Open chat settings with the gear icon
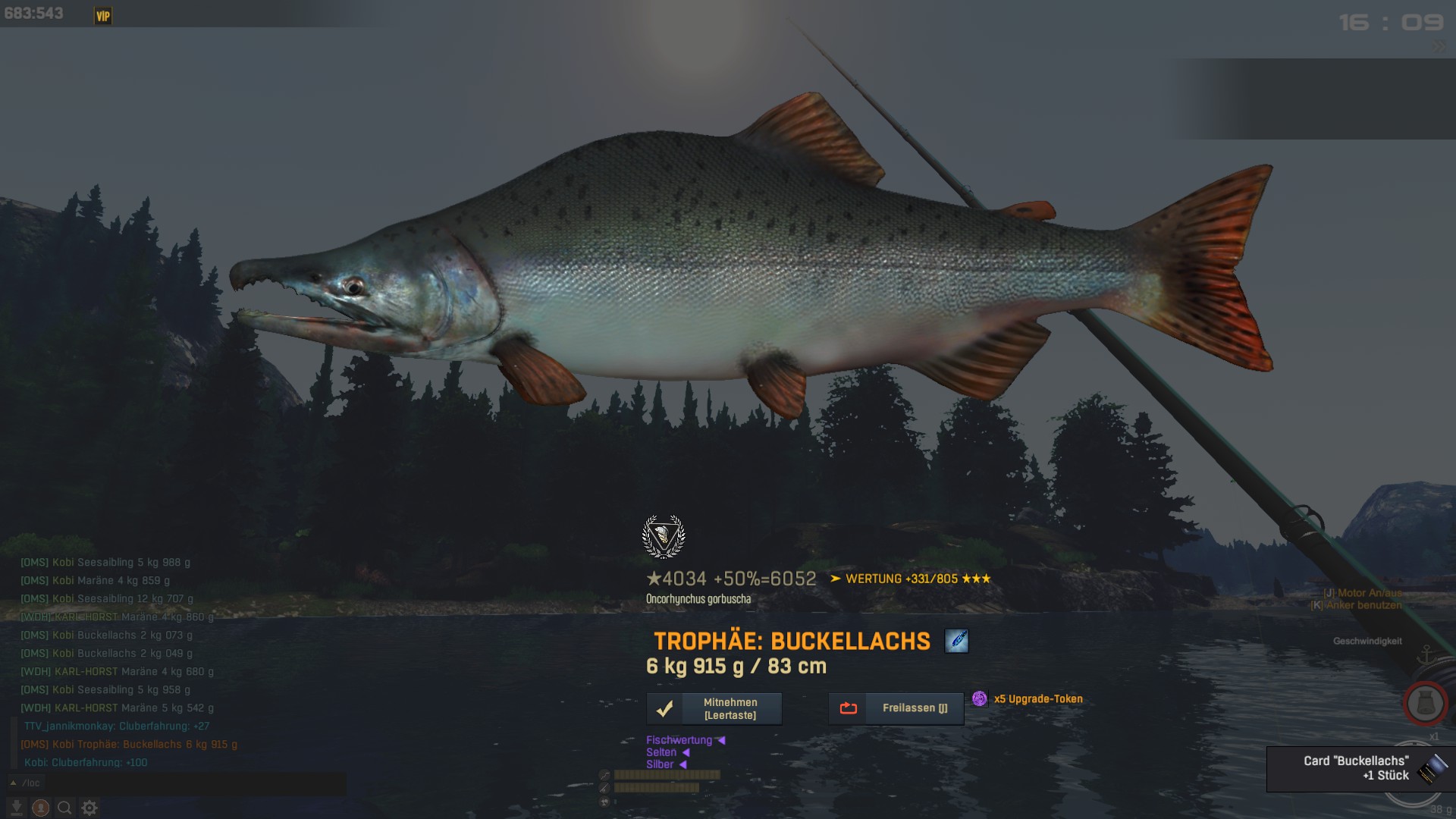This screenshot has height=819, width=1456. click(x=89, y=808)
